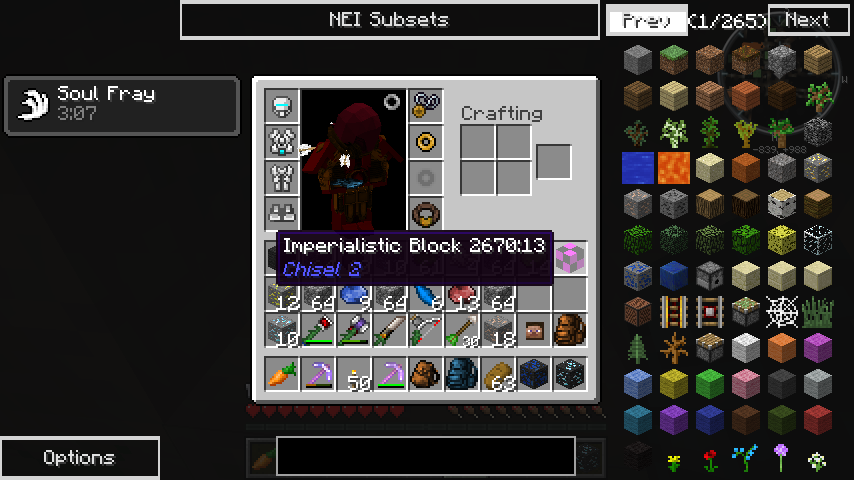Open the NEI Options menu
The width and height of the screenshot is (854, 480).
[x=79, y=458]
